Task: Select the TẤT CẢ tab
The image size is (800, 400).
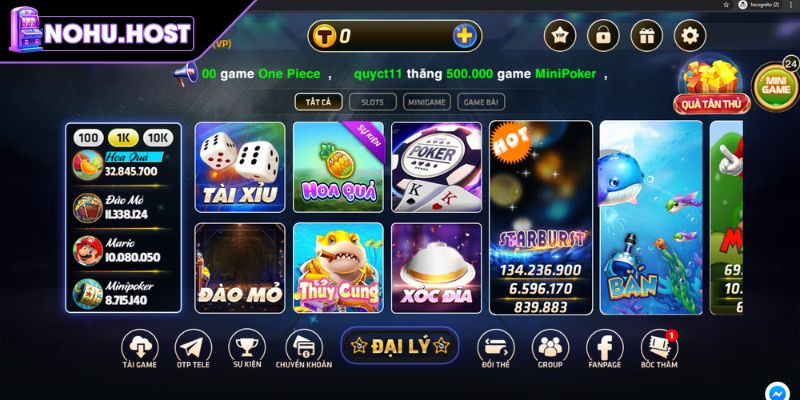Action: click(x=319, y=101)
